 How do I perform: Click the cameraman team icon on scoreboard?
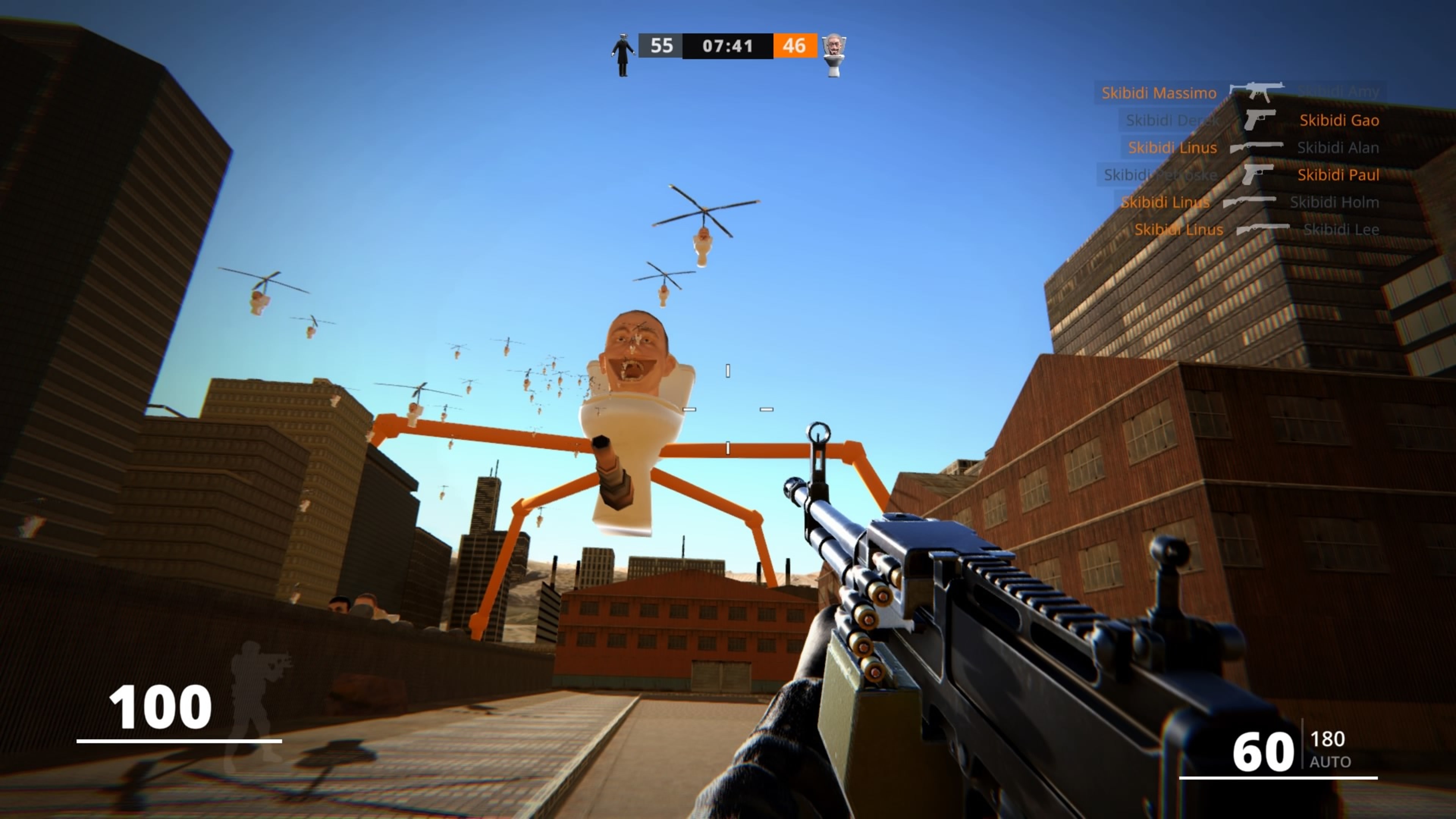pos(623,54)
